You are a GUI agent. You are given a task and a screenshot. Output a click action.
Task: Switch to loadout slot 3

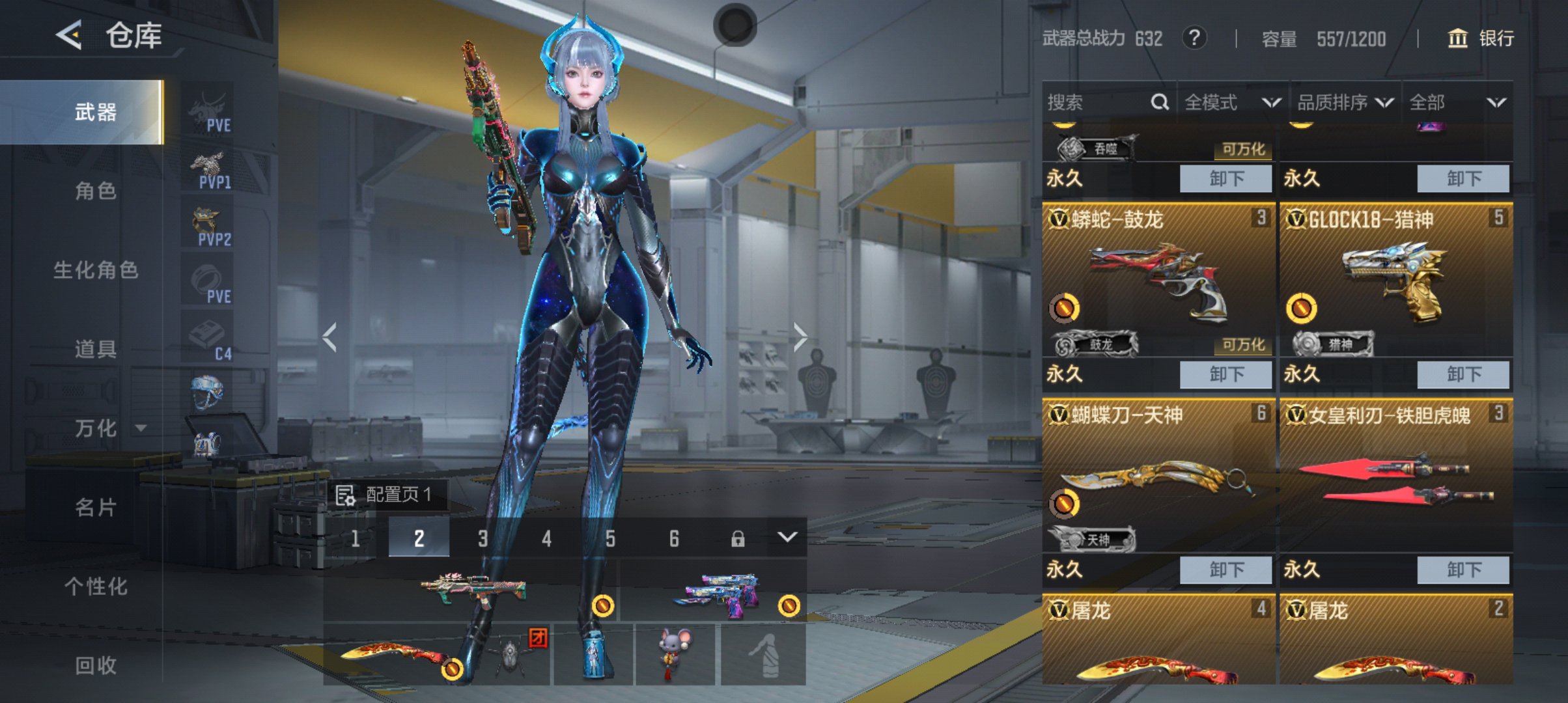pyautogui.click(x=483, y=538)
